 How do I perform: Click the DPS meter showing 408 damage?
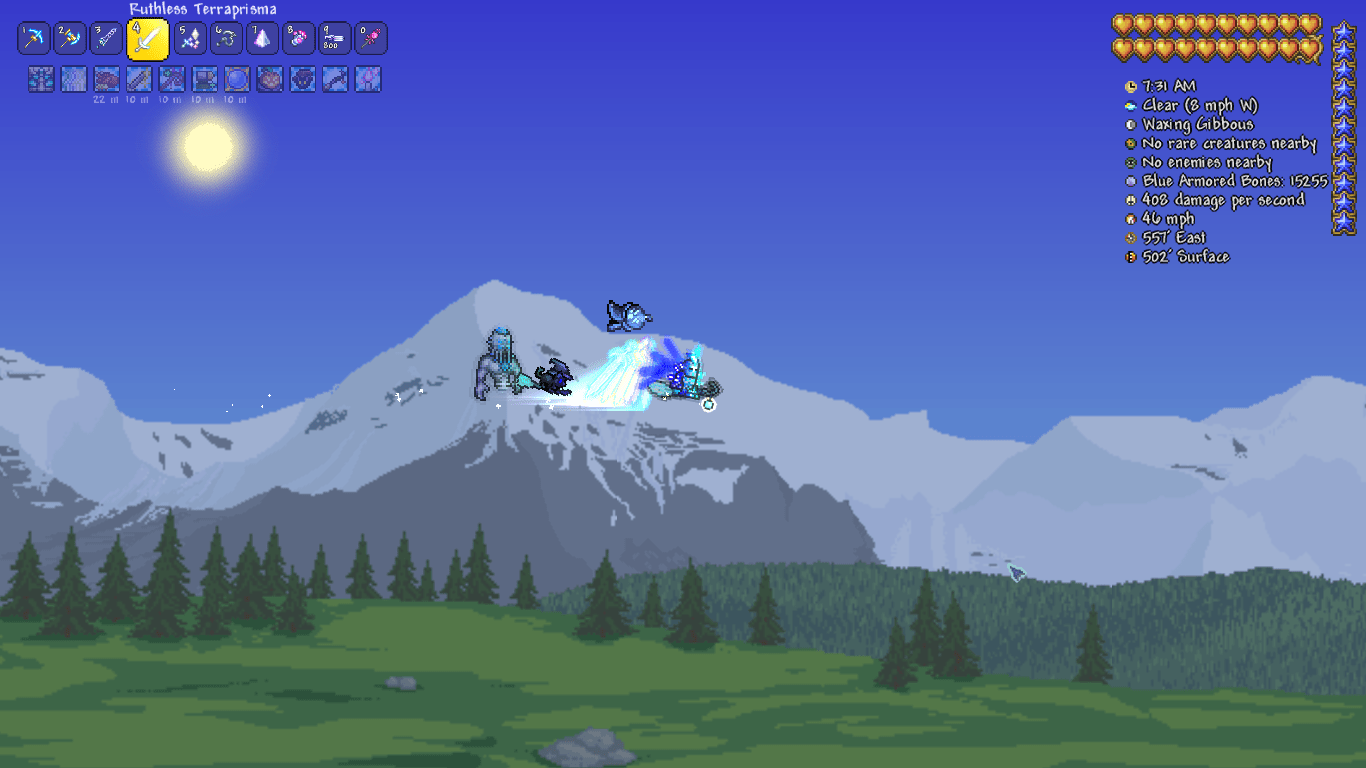[x=1130, y=199]
